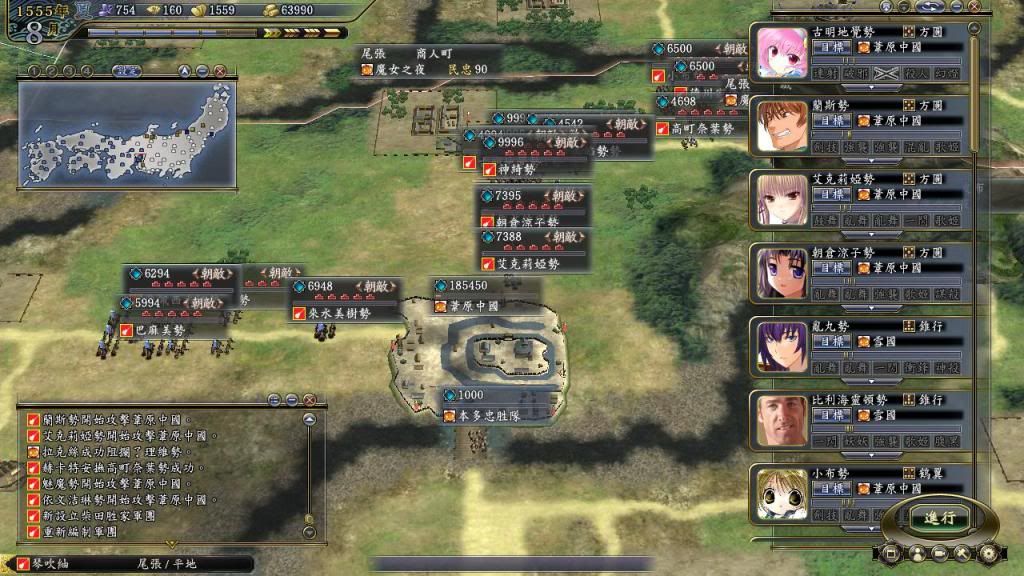Click the hammer icon in bottom toolbar
Screen dimensions: 1024x576
pos(964,552)
